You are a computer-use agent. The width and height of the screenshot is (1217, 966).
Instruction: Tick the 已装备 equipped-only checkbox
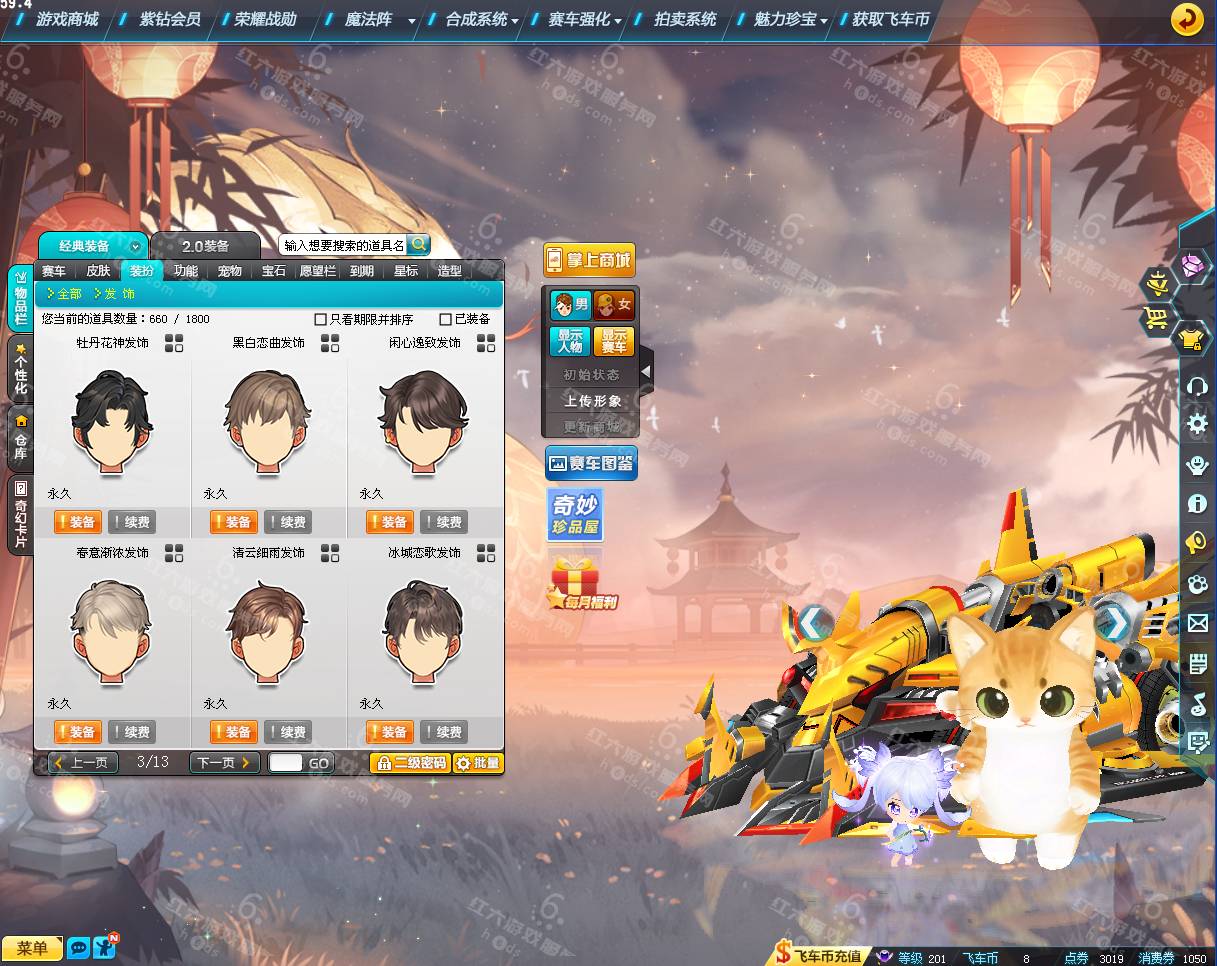446,320
